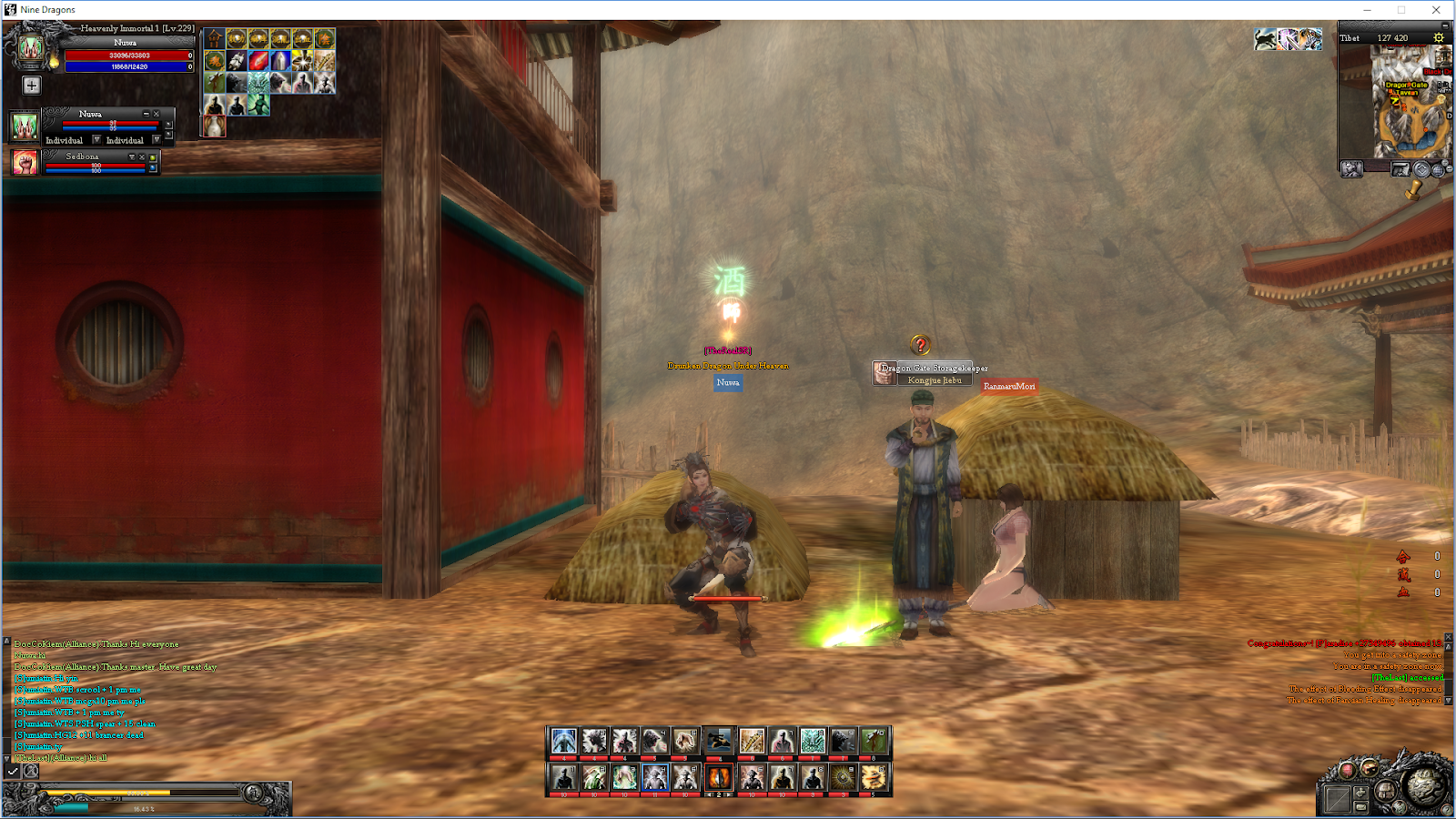Click the quest marker above Kongjue Jiebu
This screenshot has height=819, width=1456.
point(918,344)
